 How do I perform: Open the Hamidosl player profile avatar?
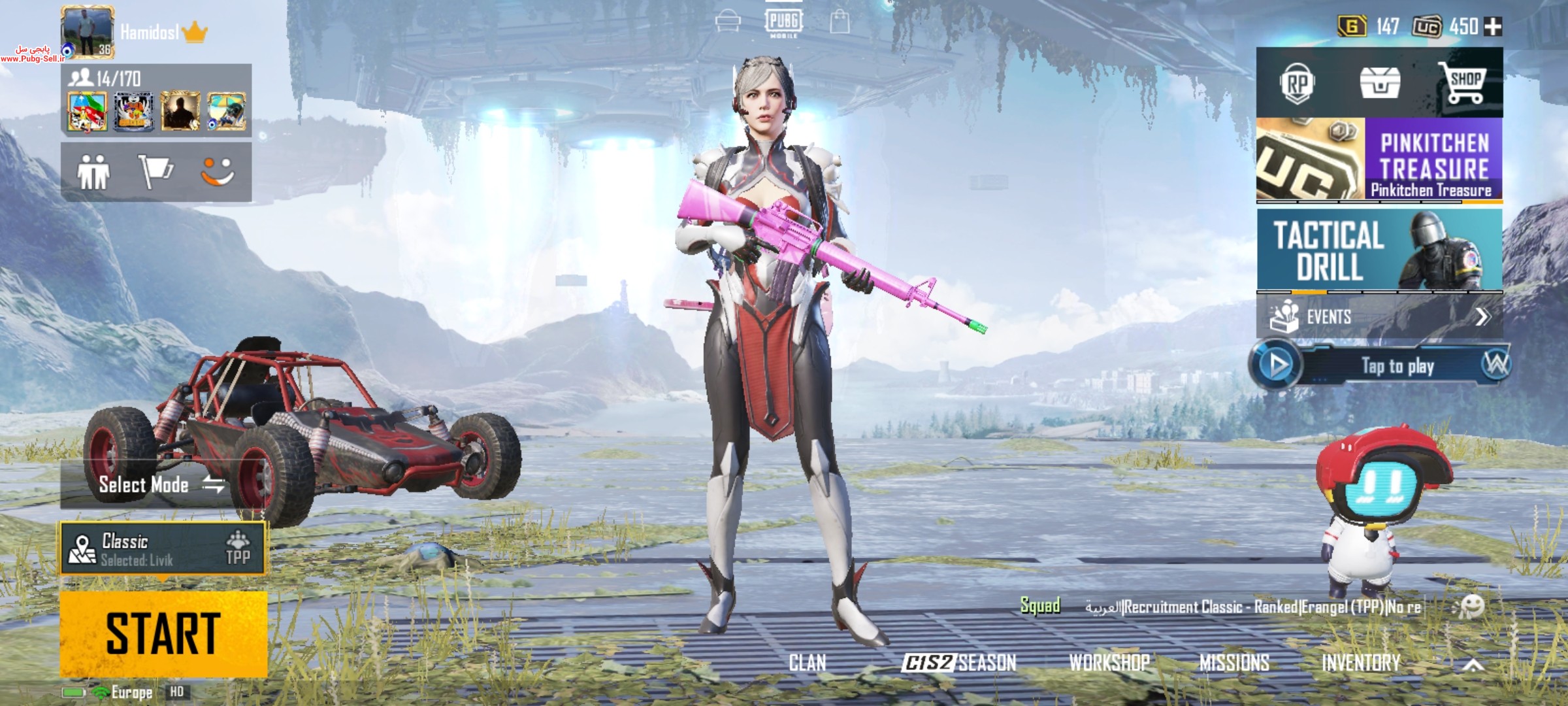point(87,32)
